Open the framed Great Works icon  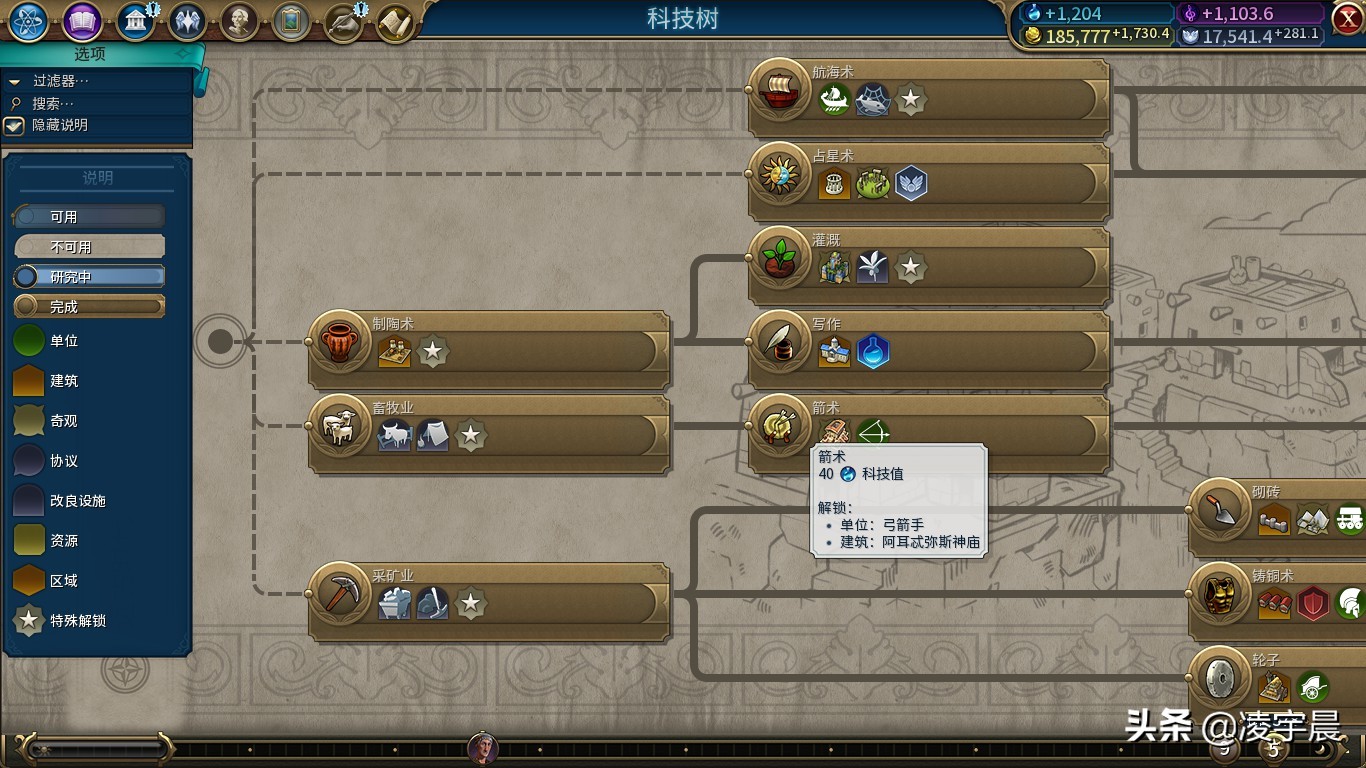290,22
